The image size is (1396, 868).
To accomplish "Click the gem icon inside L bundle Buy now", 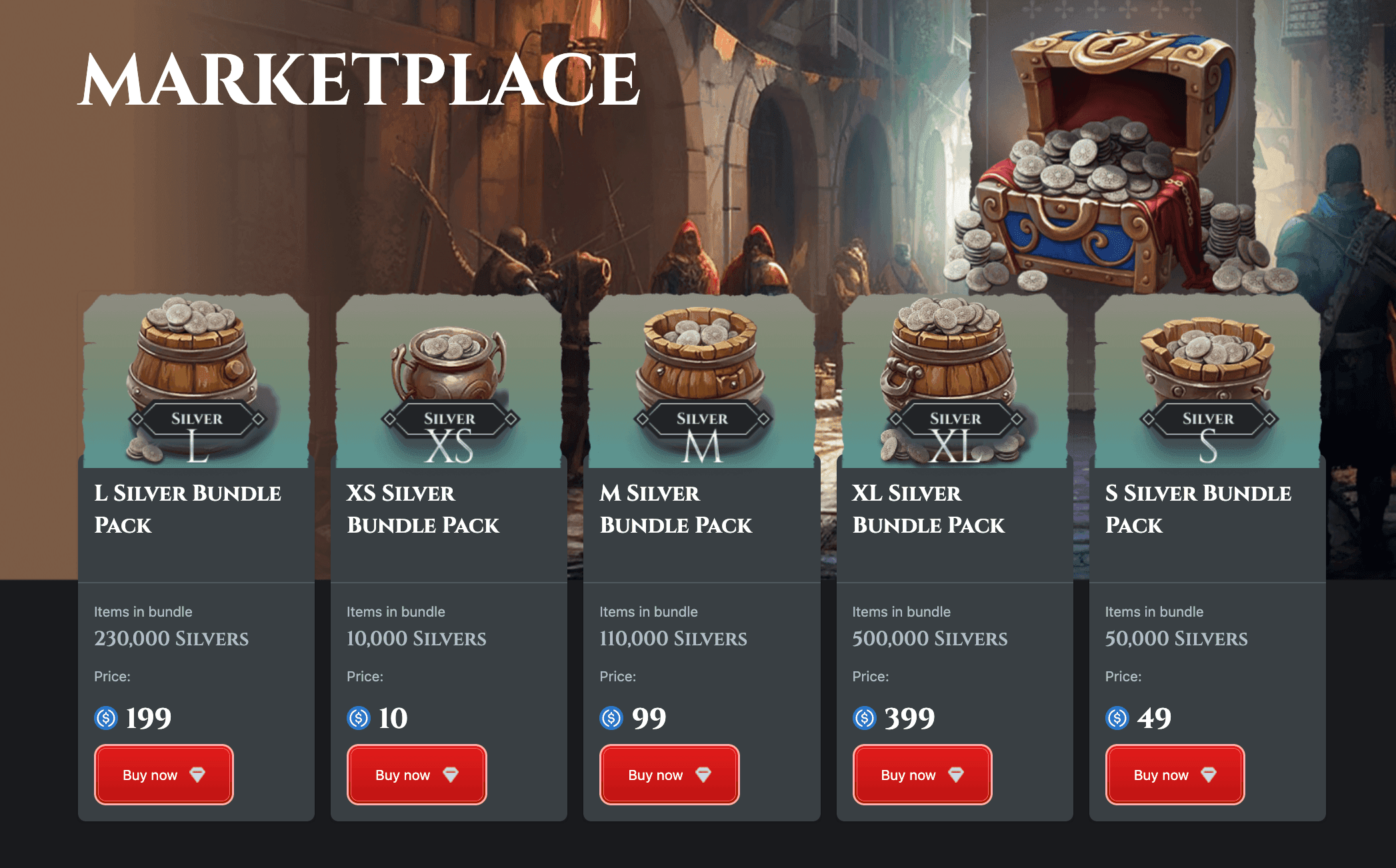I will point(199,775).
